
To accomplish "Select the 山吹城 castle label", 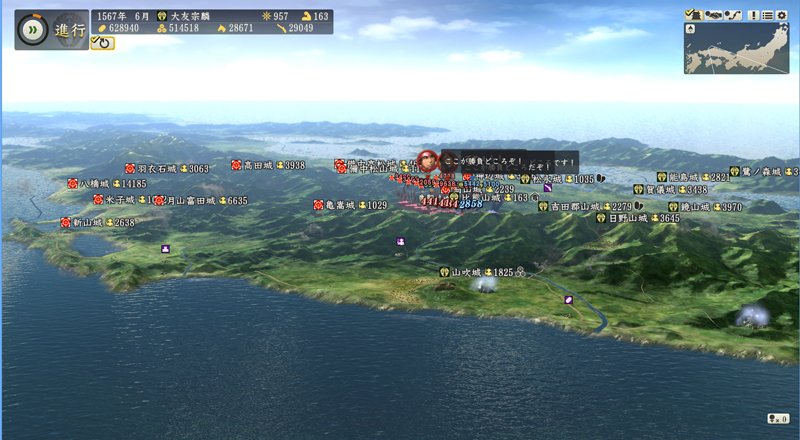I will [x=466, y=272].
